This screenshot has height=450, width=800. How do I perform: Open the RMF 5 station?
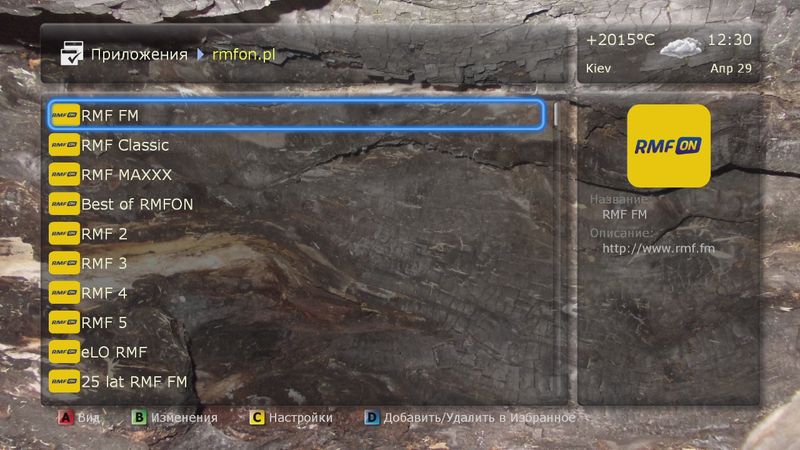pos(295,323)
